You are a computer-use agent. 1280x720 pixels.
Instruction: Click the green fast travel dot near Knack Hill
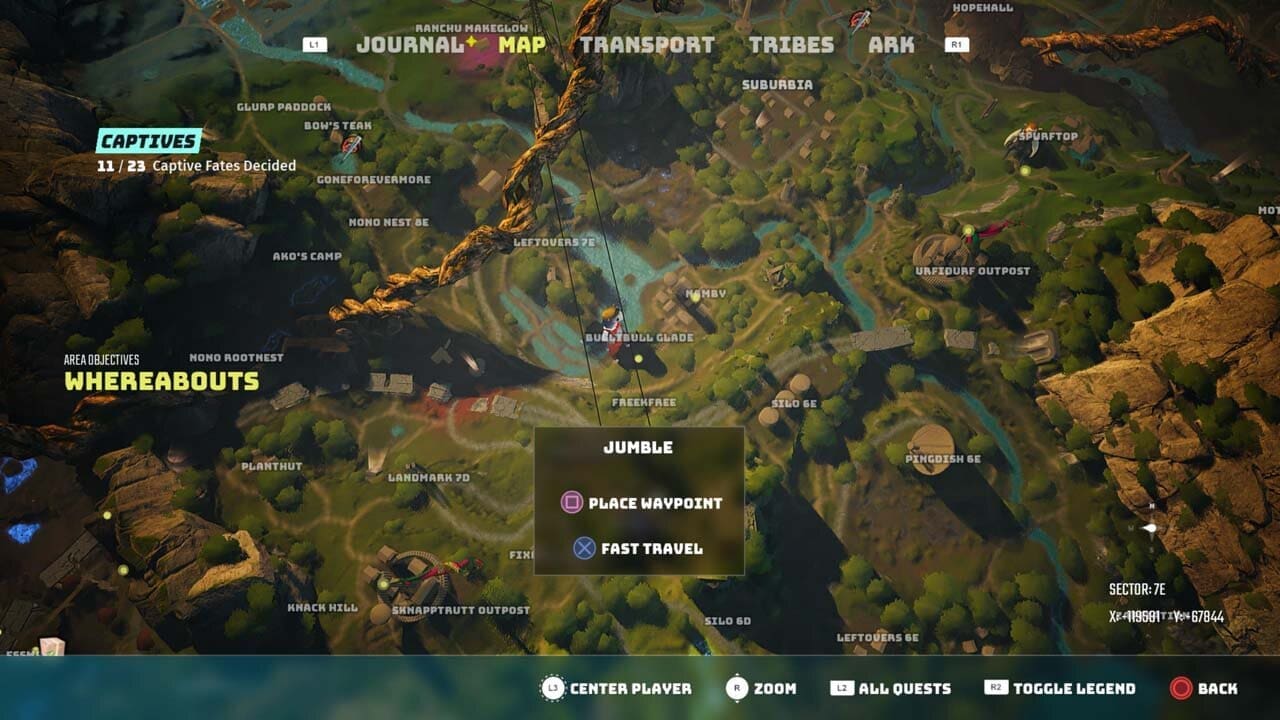384,584
